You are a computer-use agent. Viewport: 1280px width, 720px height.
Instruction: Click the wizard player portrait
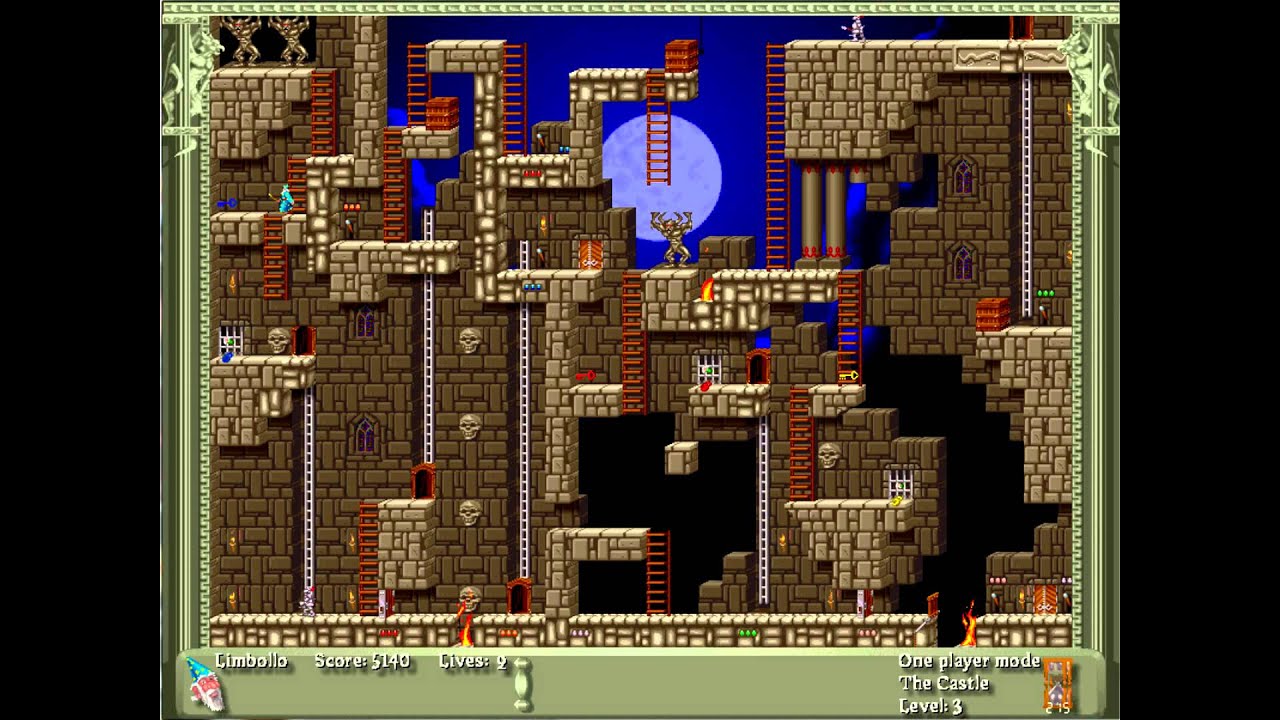click(x=204, y=684)
